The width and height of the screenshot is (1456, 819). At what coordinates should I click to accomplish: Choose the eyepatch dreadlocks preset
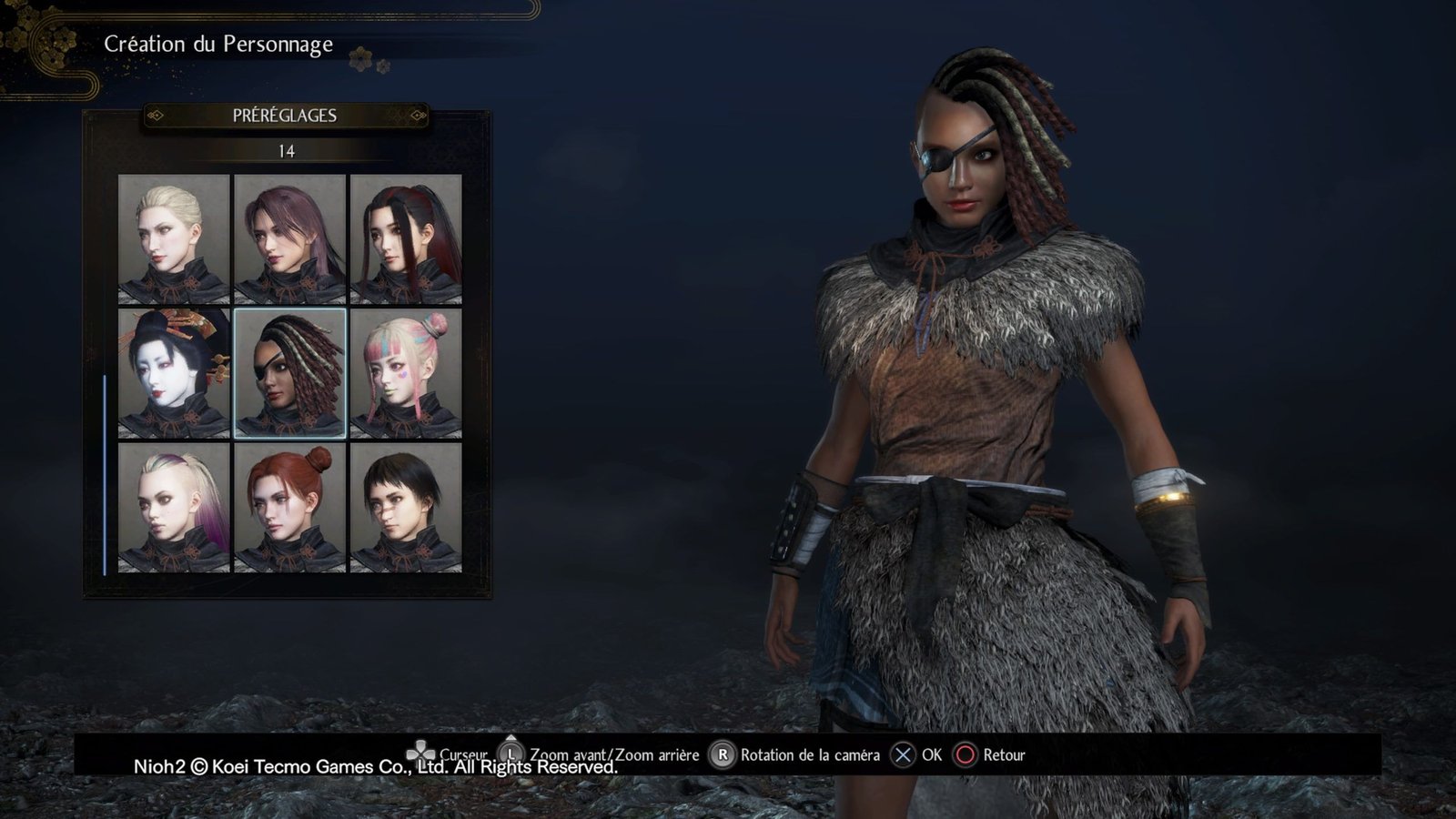(290, 373)
